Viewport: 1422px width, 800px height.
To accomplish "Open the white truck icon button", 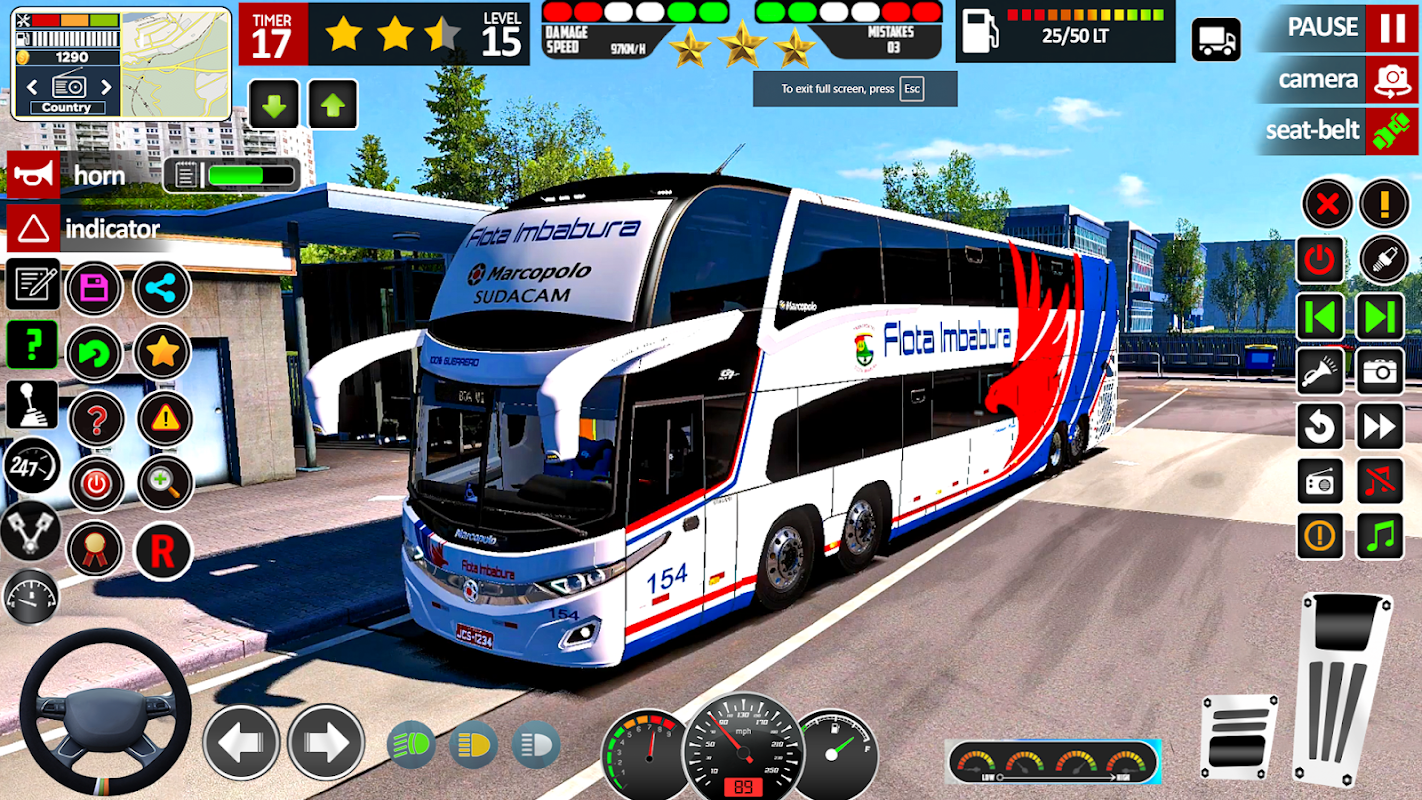I will coord(1216,40).
